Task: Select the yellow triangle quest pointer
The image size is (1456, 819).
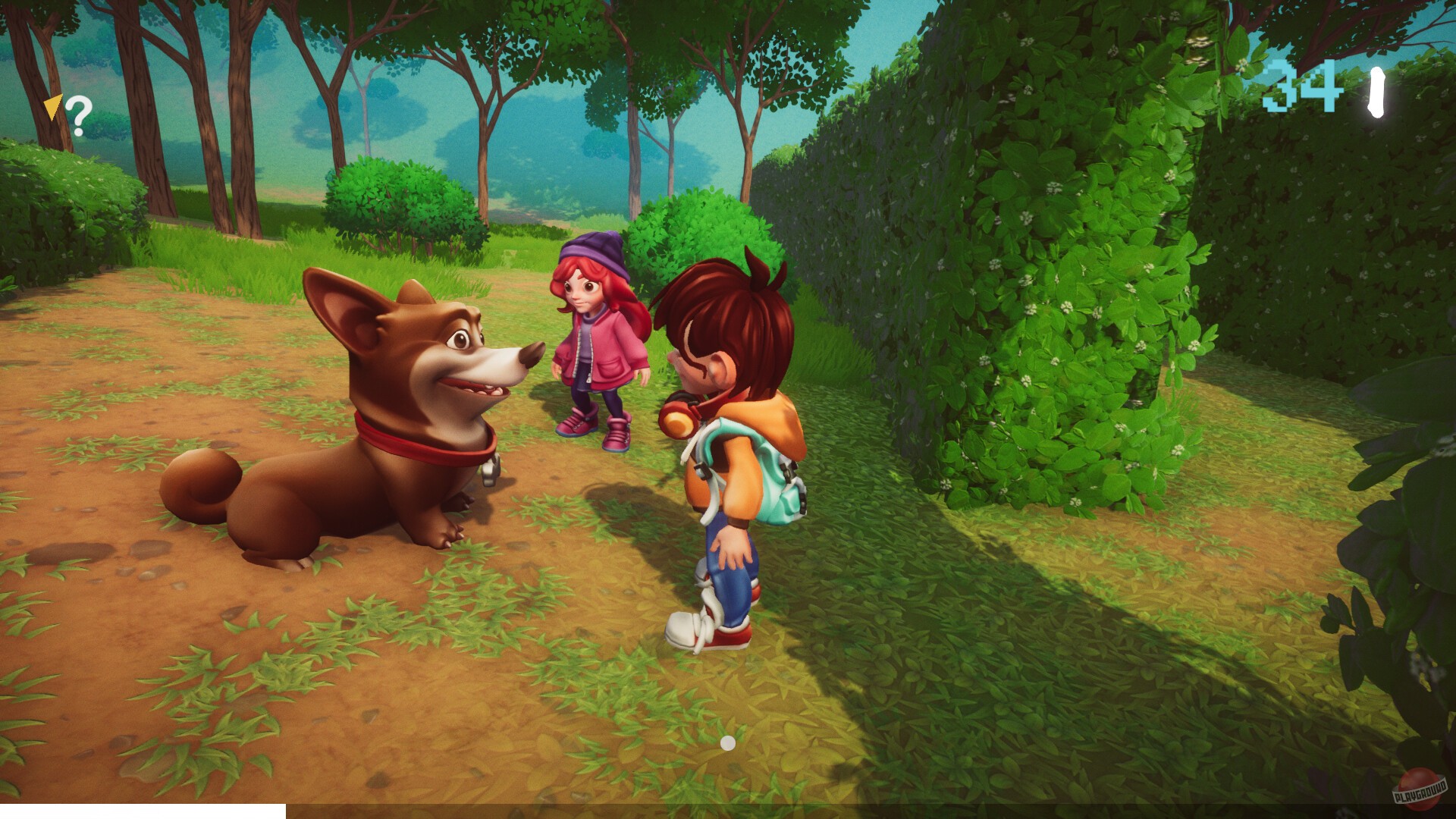Action: click(x=54, y=108)
